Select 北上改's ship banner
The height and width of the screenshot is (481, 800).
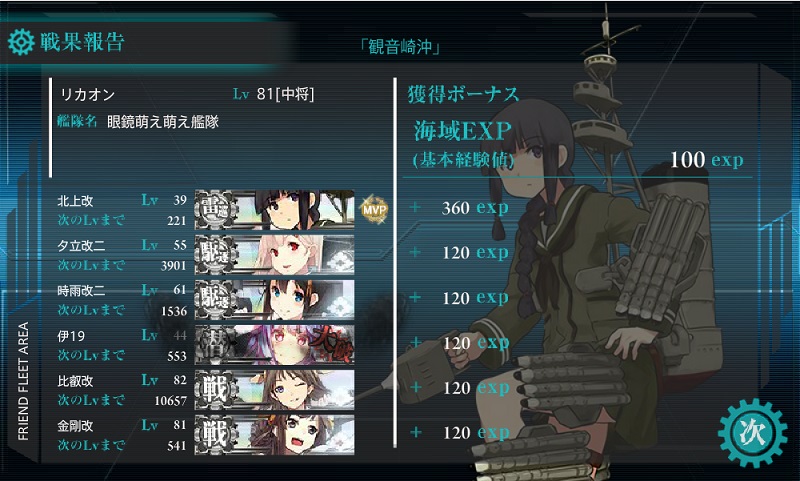coord(275,207)
